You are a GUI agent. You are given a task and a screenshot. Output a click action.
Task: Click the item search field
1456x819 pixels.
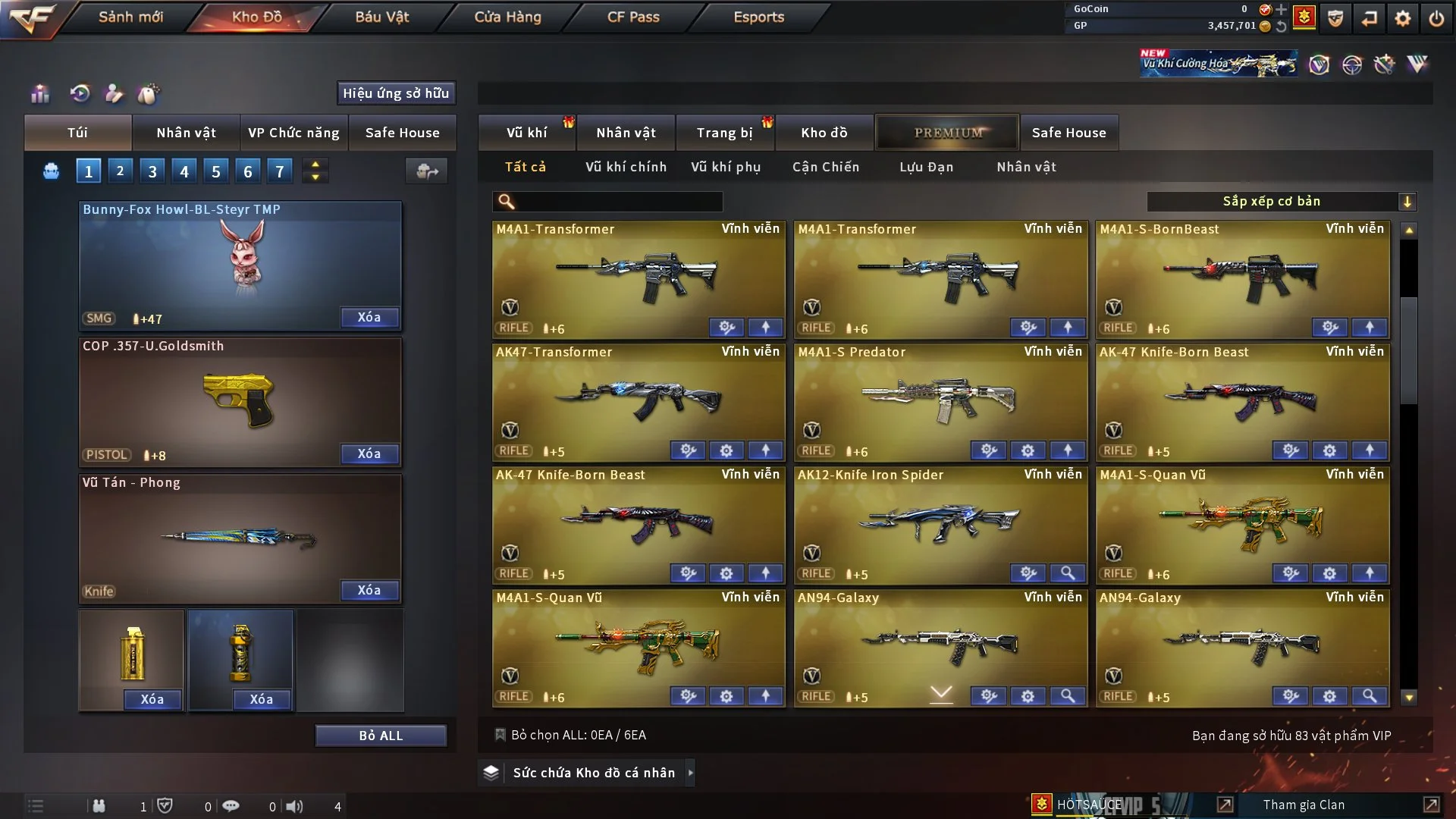[x=618, y=202]
